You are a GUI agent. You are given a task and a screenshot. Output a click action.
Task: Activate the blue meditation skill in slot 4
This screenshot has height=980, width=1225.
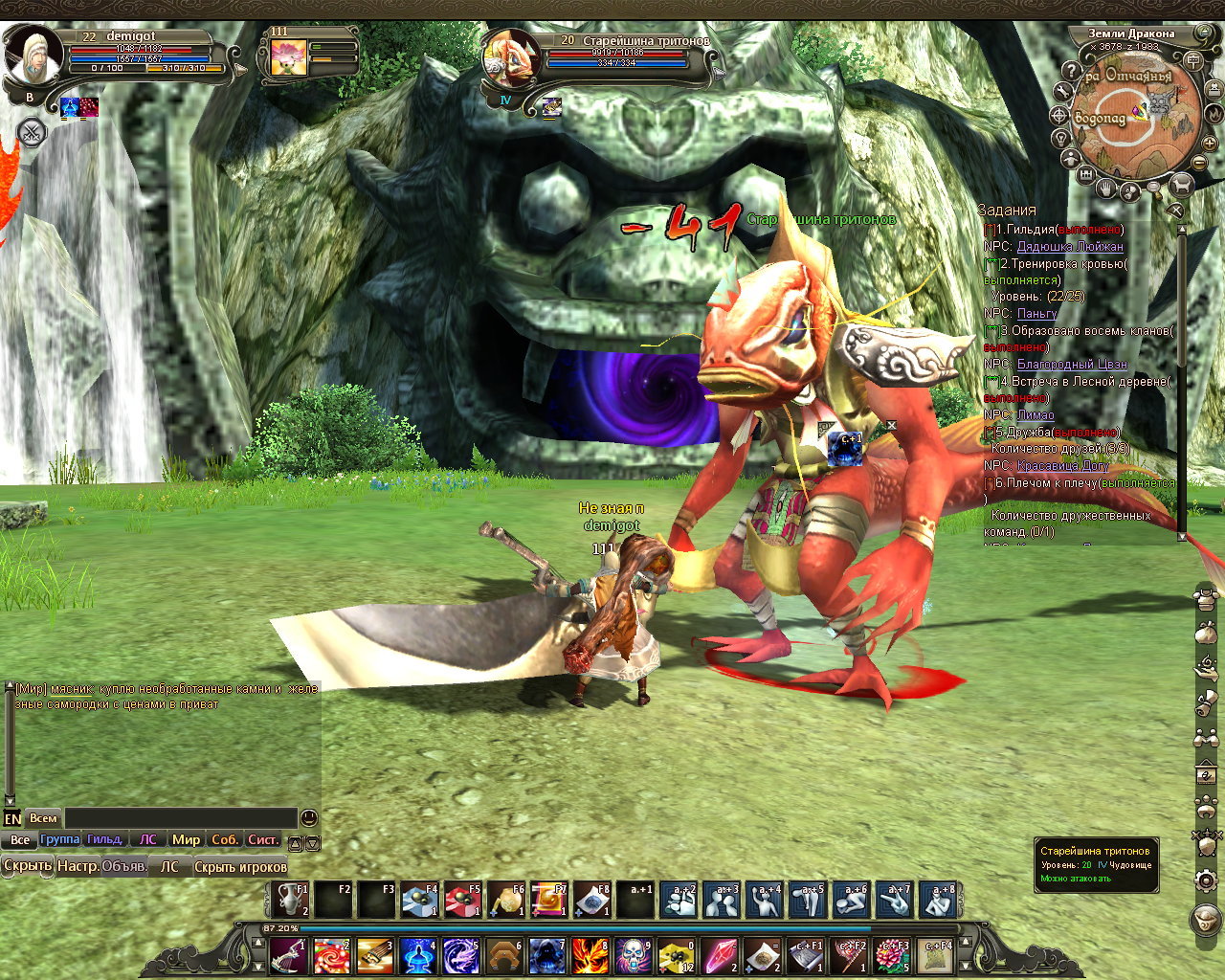418,955
